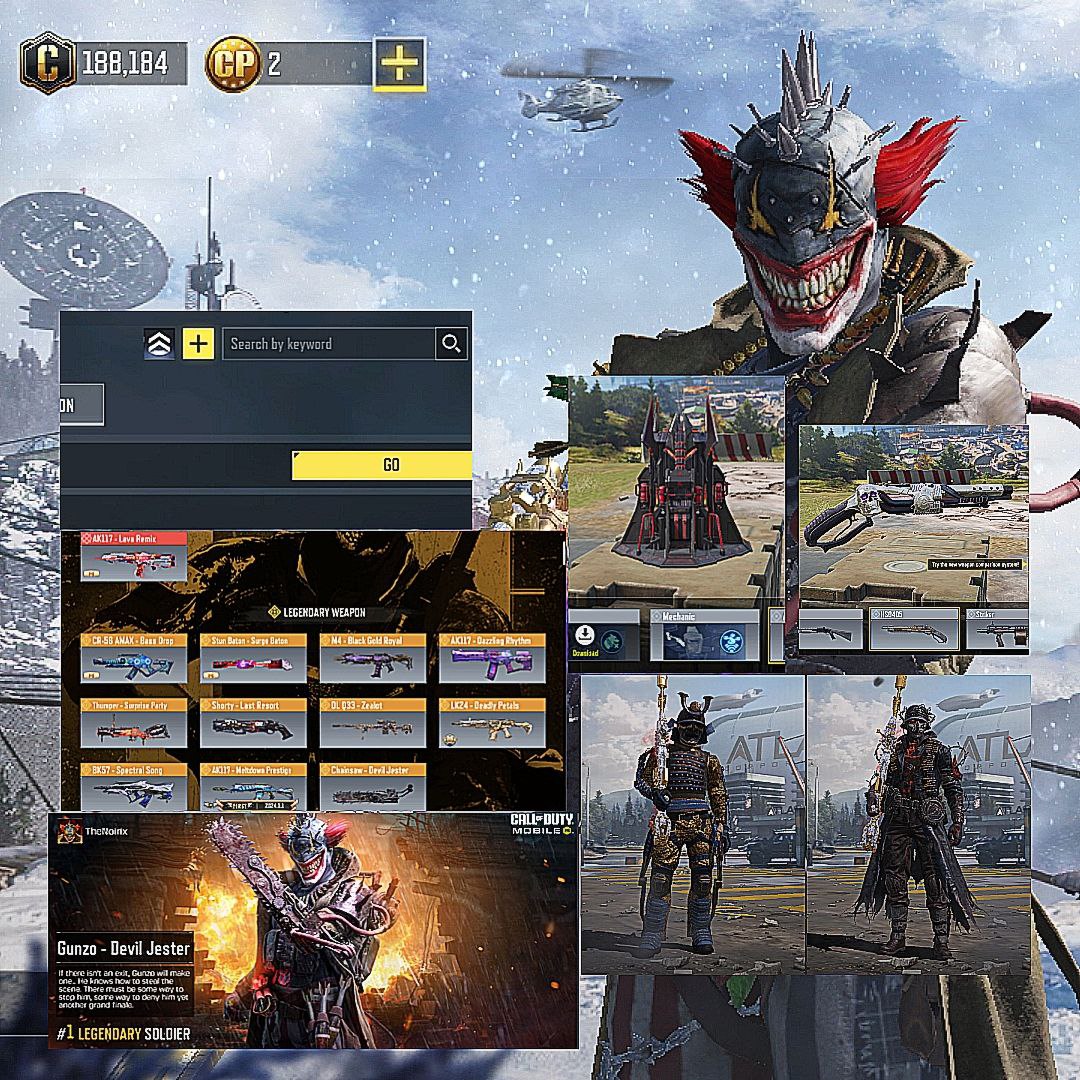Select the Thumper - Surprise Party tile
This screenshot has height=1080, width=1080.
pos(133,722)
